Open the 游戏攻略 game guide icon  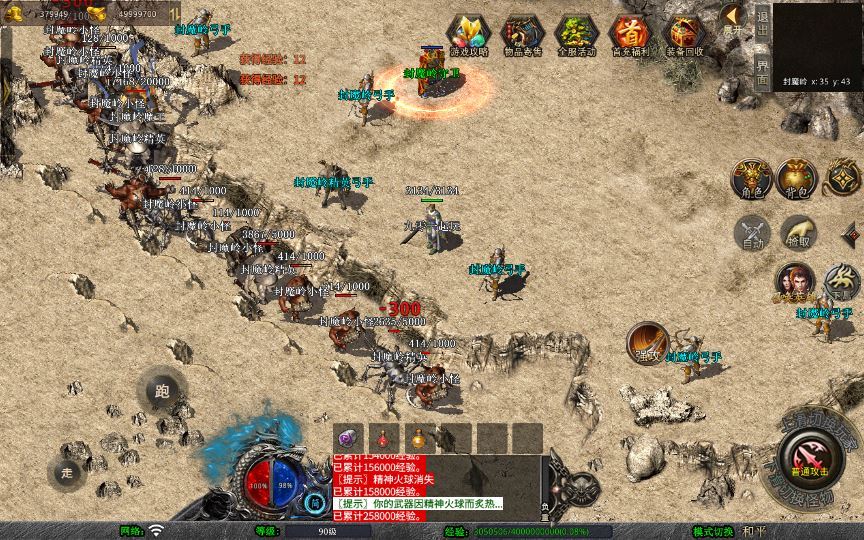pyautogui.click(x=467, y=36)
